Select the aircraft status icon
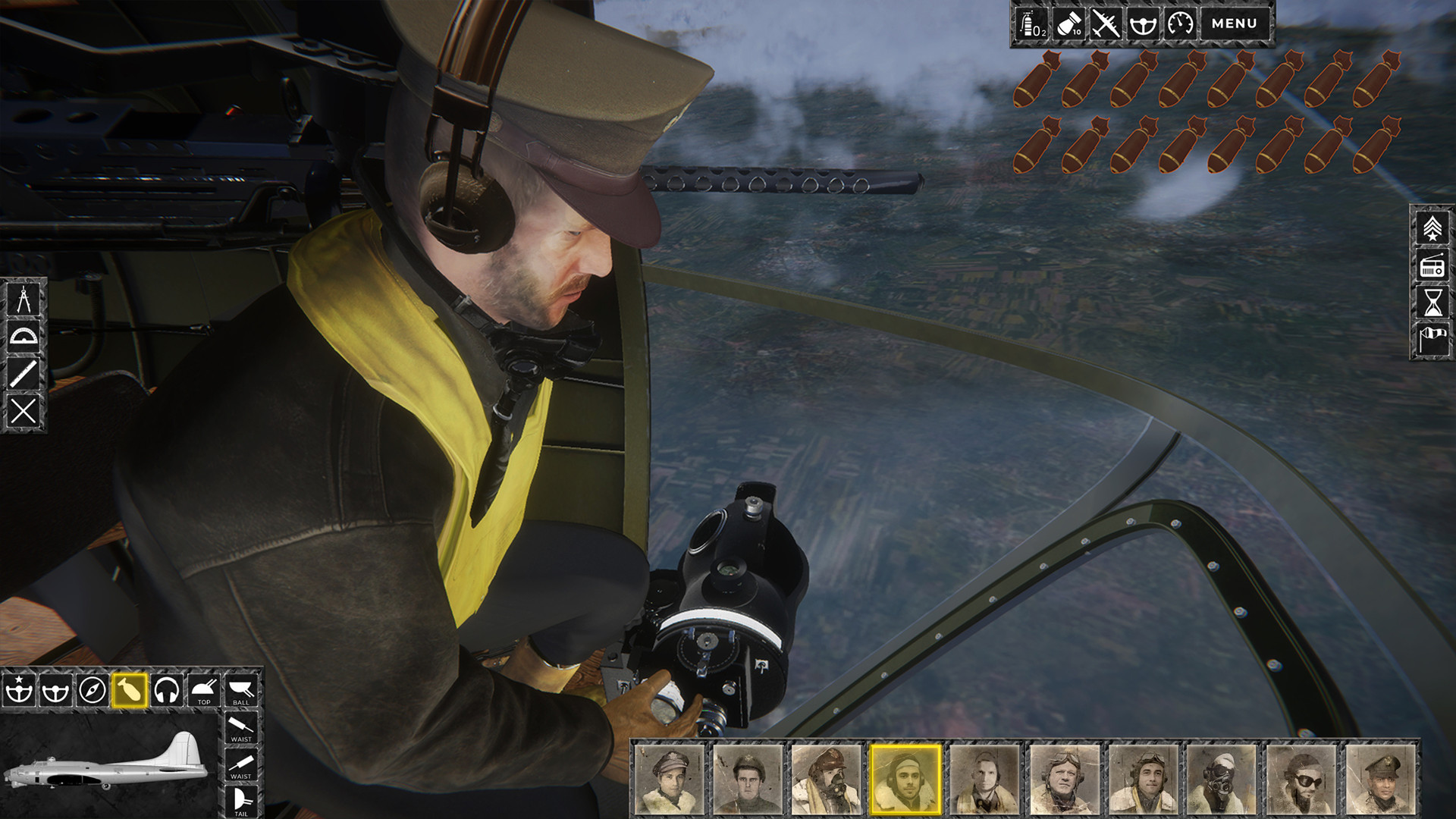1456x819 pixels. (x=1105, y=24)
